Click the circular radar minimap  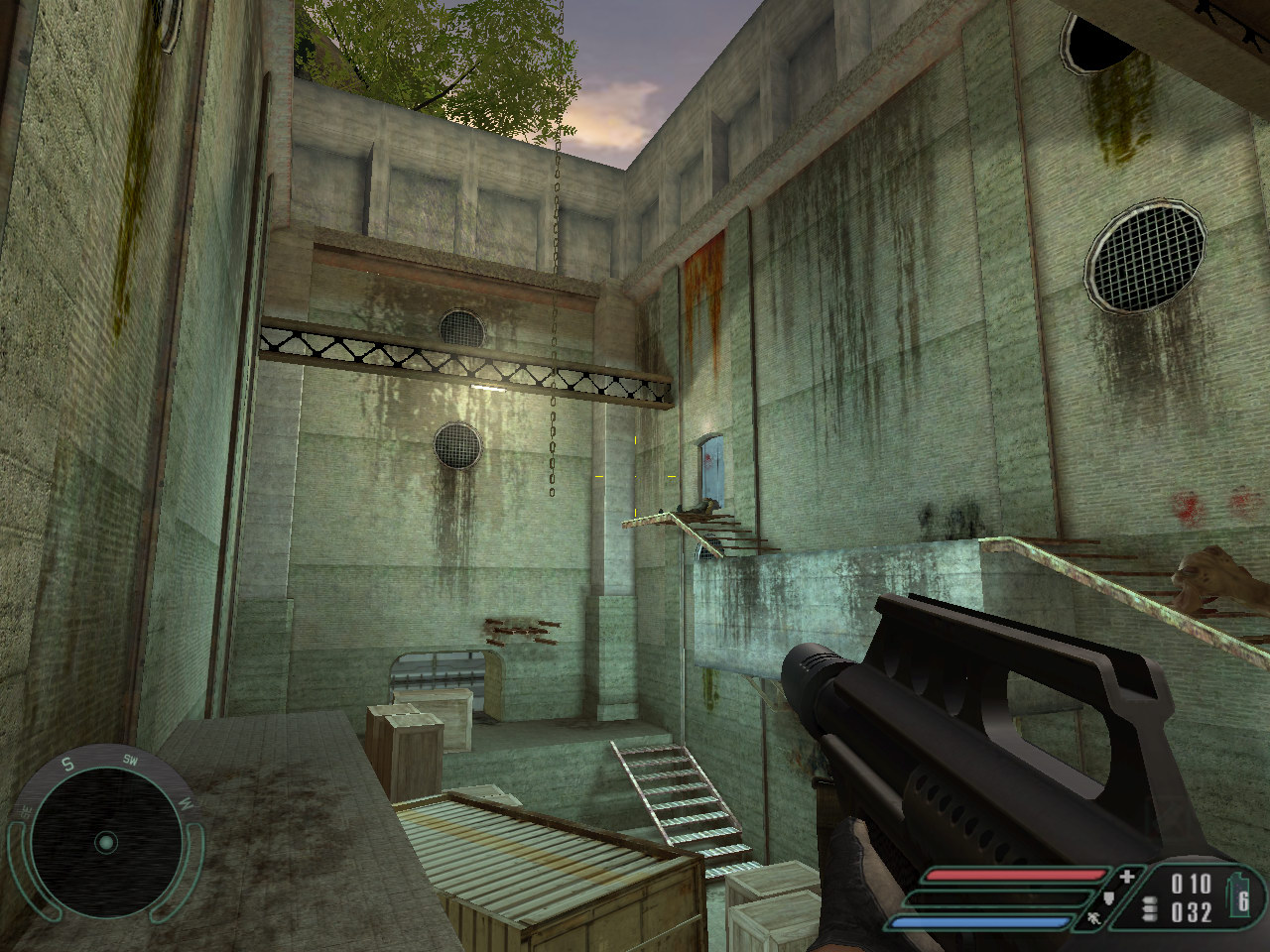click(x=105, y=843)
